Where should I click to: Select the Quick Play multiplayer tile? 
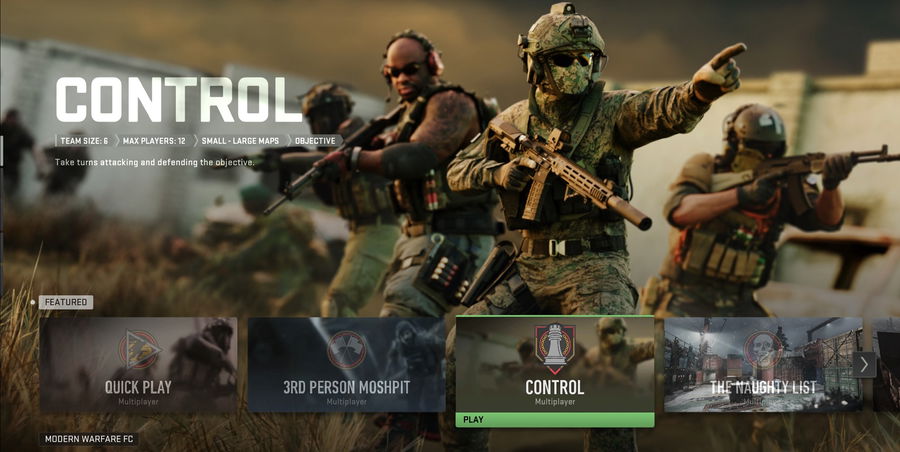point(138,365)
